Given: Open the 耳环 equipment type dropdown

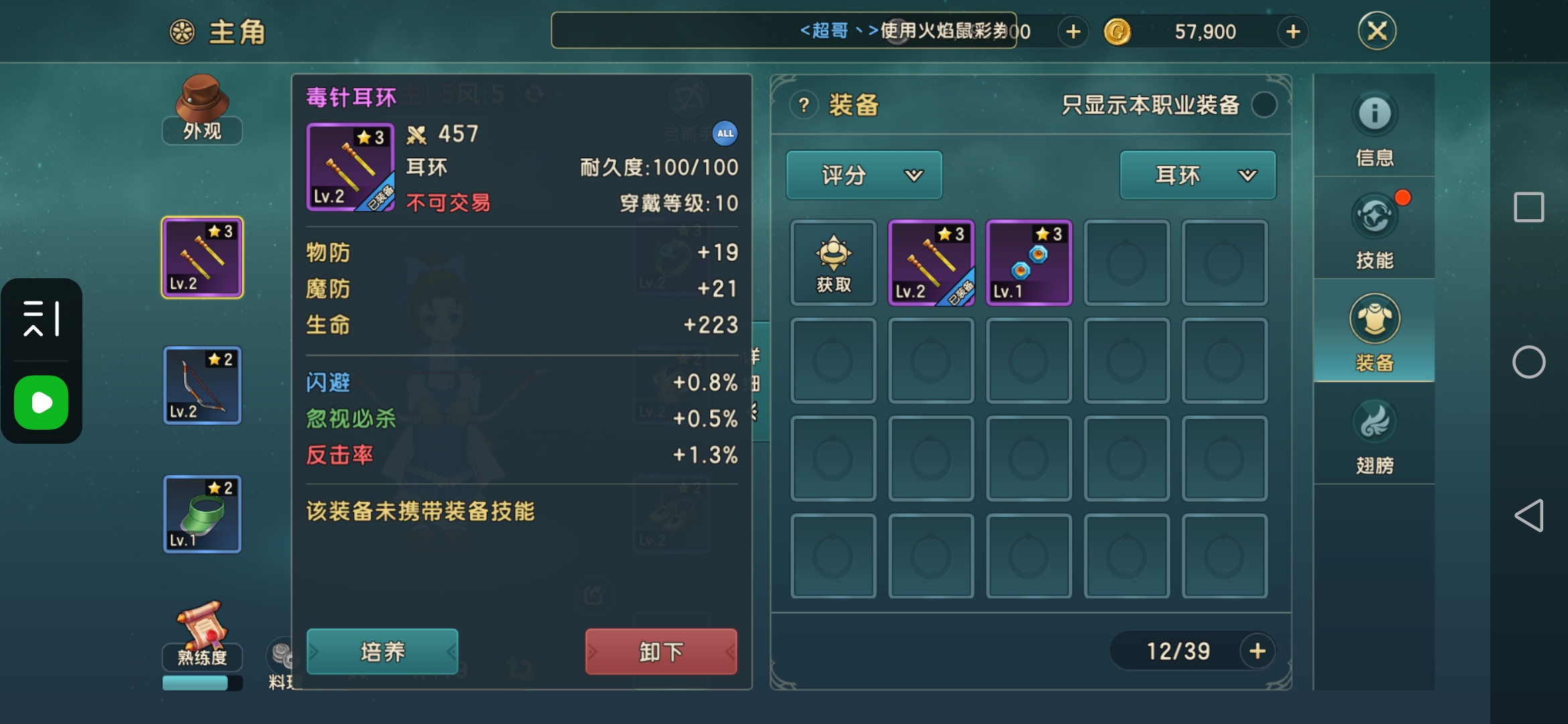Looking at the screenshot, I should pos(1197,175).
